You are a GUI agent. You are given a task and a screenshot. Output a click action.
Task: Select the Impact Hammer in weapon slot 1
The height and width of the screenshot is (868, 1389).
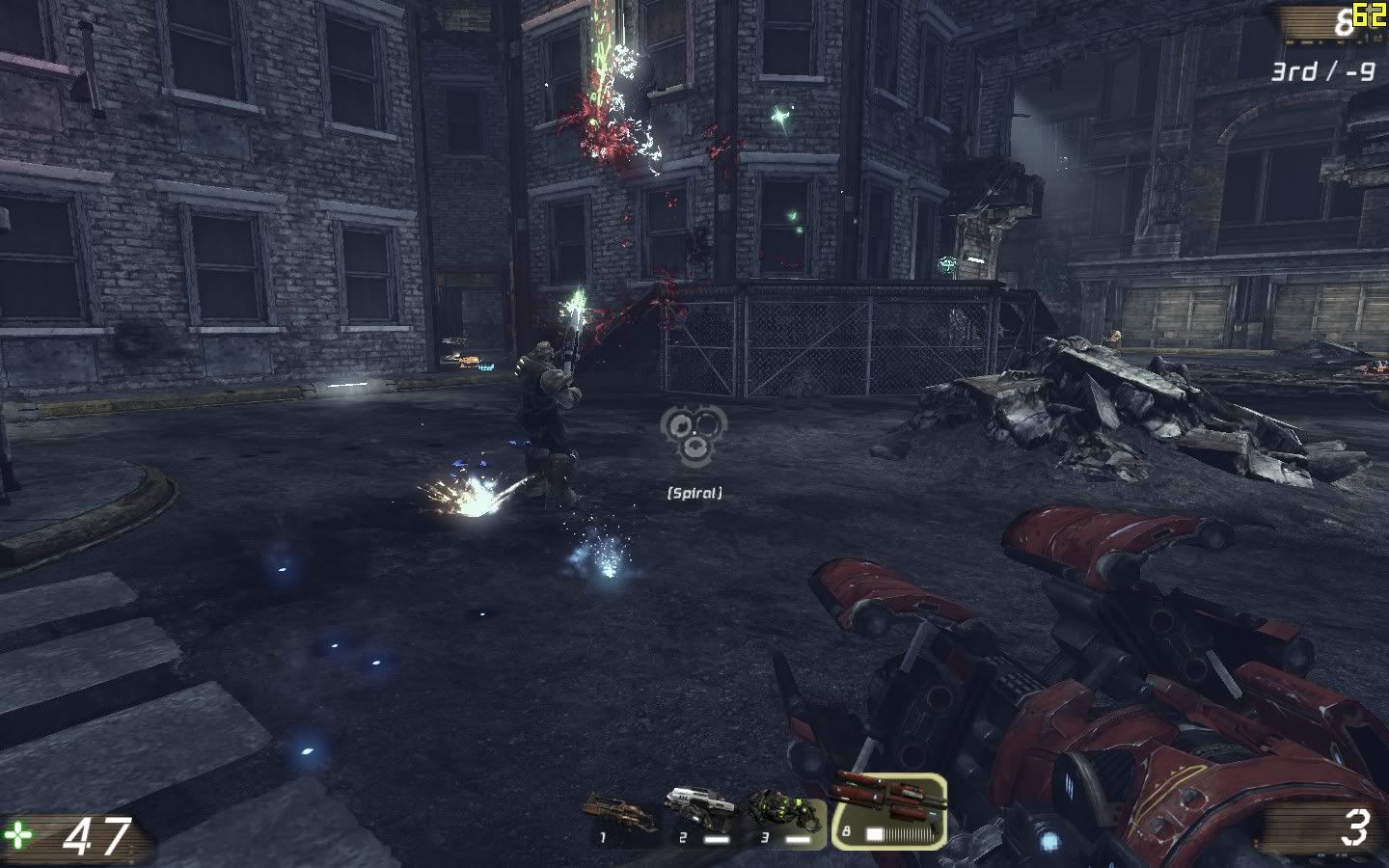click(624, 817)
